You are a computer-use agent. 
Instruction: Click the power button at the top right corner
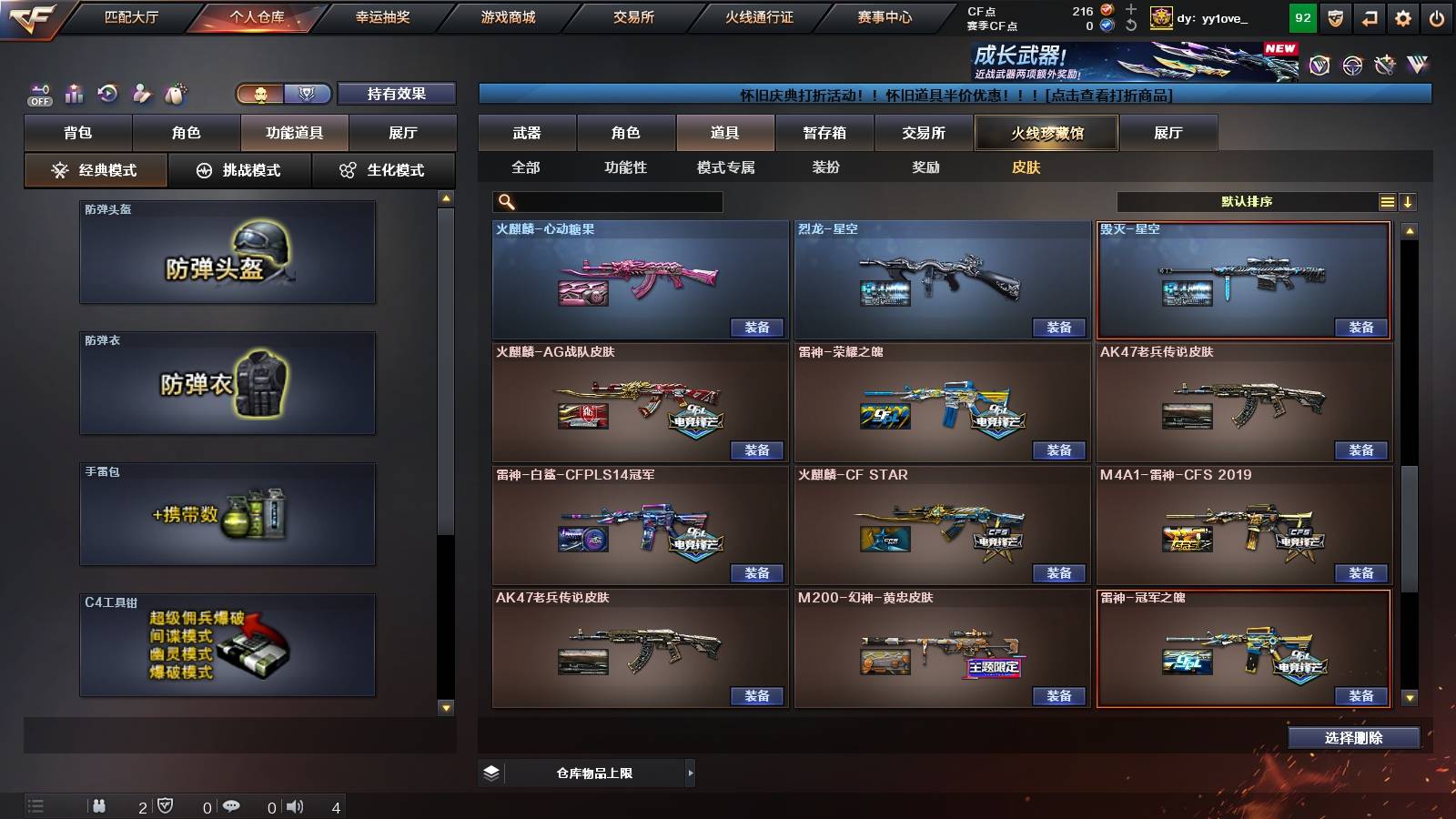pyautogui.click(x=1437, y=16)
